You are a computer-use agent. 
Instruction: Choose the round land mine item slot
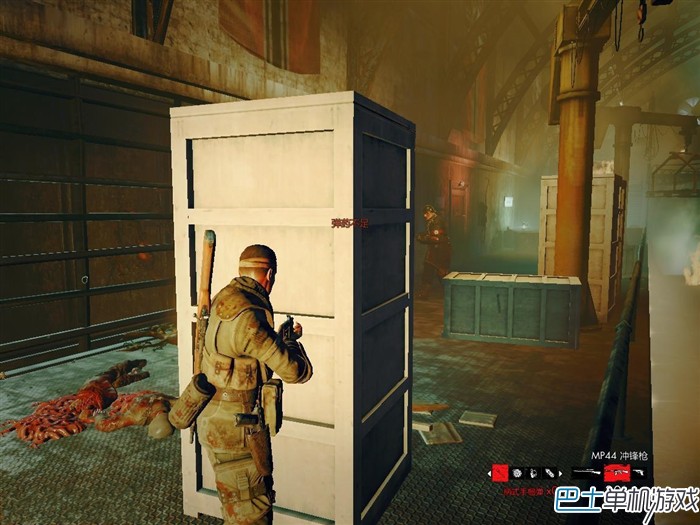(x=517, y=473)
